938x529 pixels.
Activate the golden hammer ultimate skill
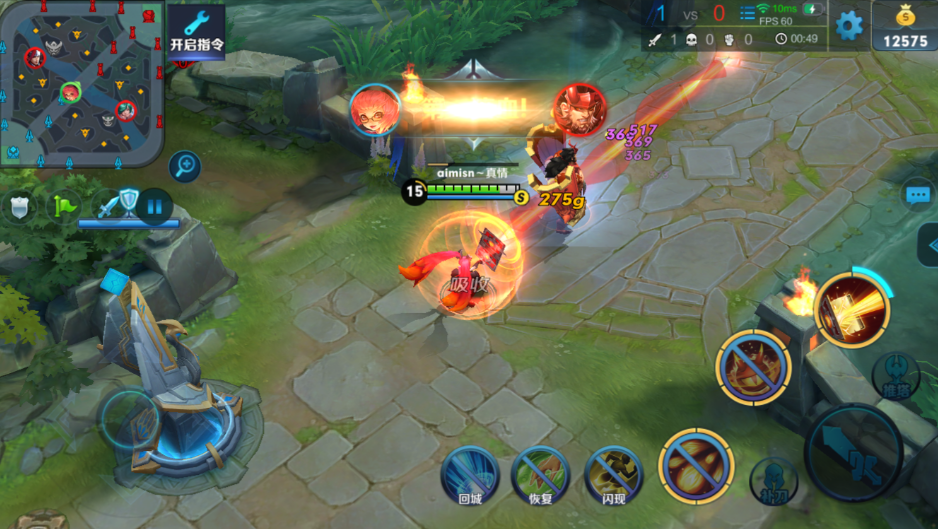pos(851,310)
